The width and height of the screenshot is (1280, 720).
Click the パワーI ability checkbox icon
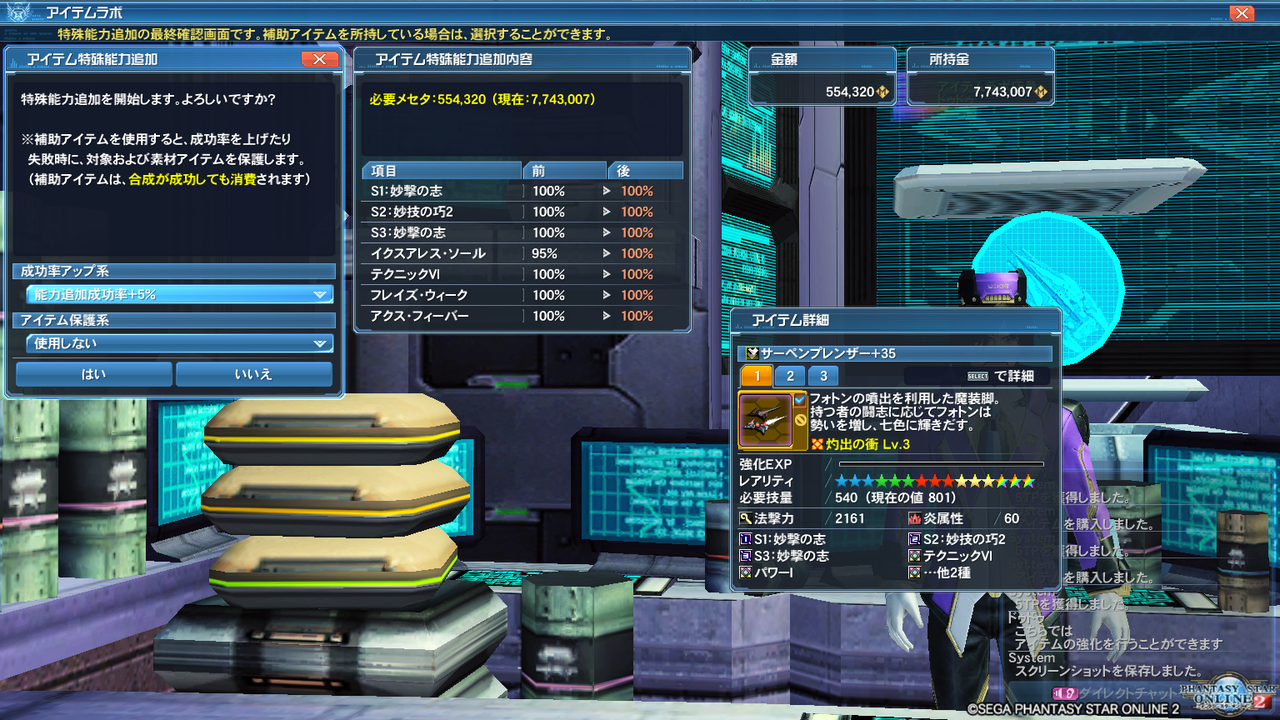[745, 572]
